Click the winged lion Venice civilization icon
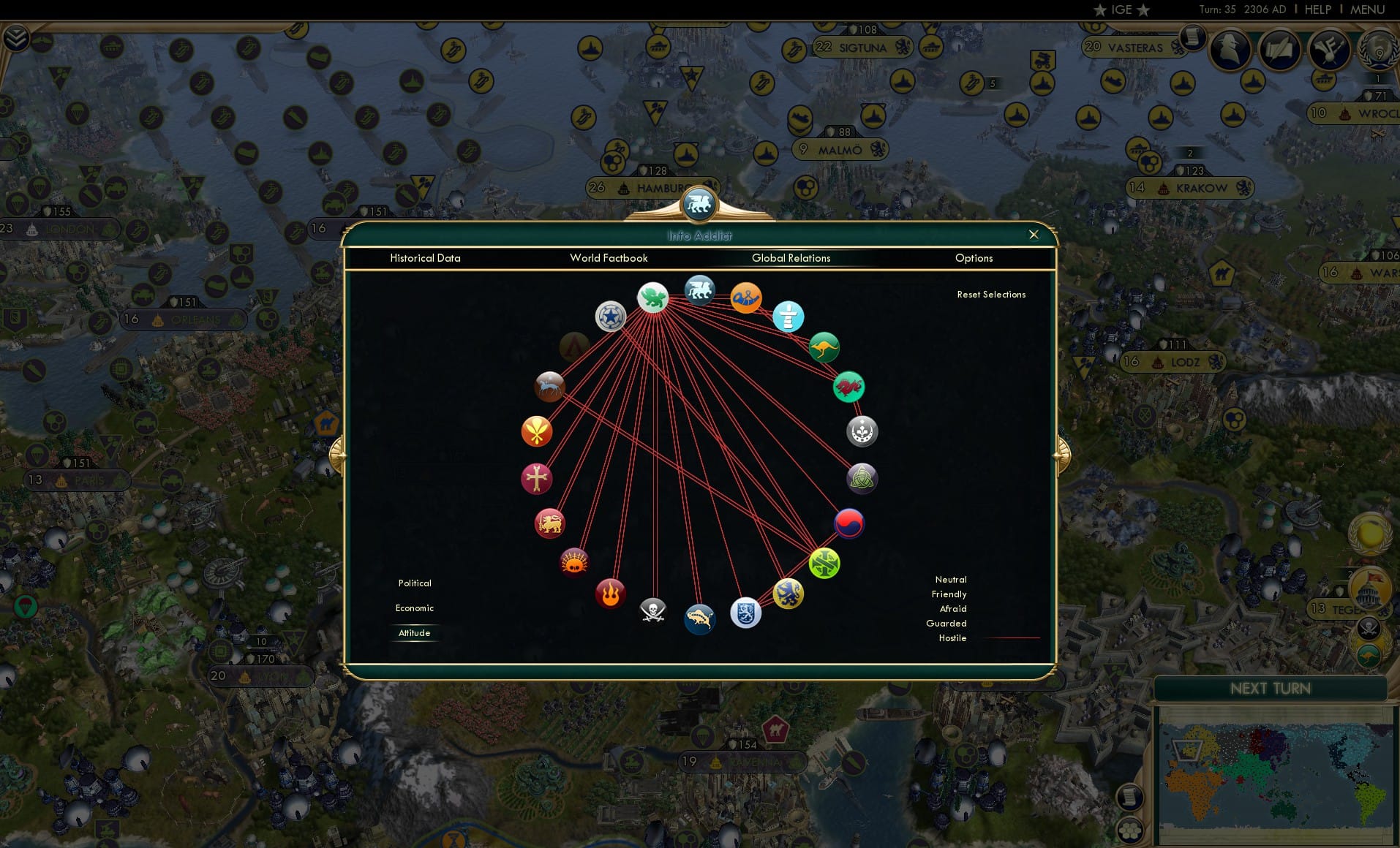 [699, 289]
